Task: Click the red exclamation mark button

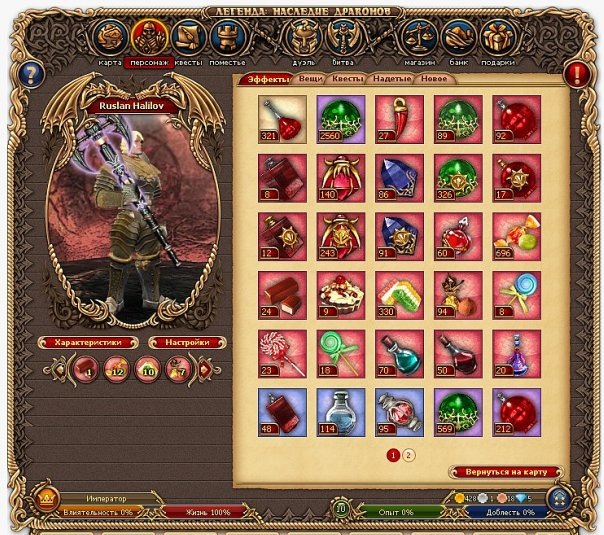Action: (577, 73)
